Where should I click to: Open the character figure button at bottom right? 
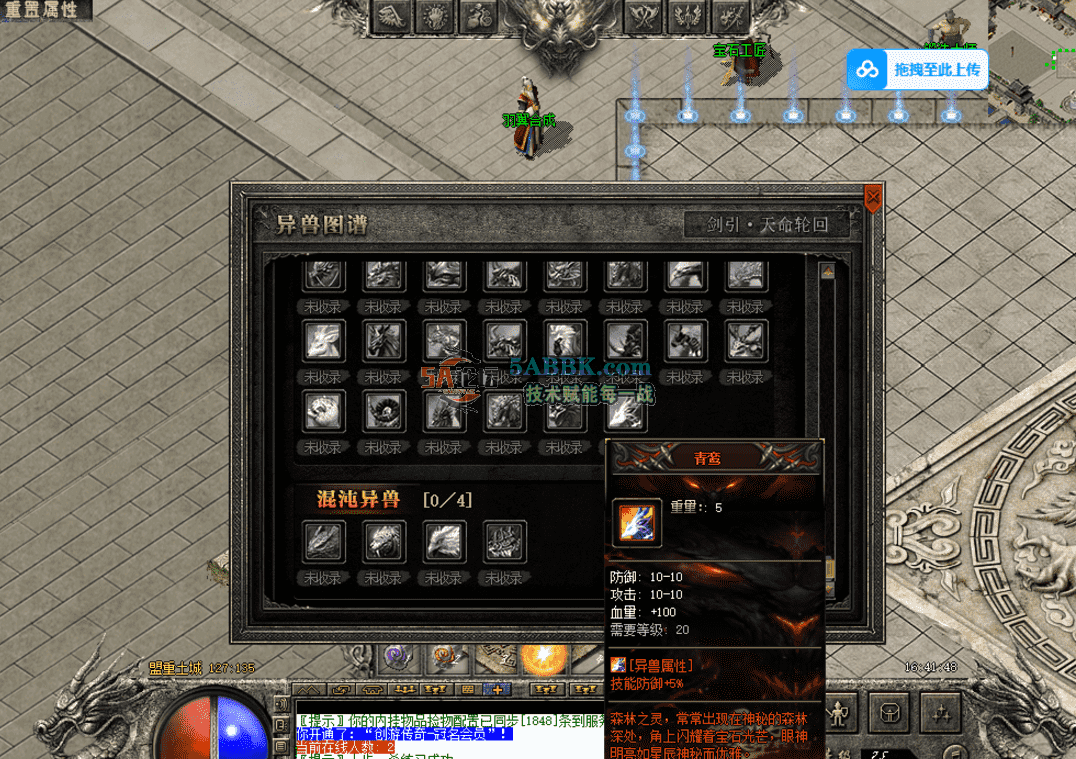click(838, 713)
